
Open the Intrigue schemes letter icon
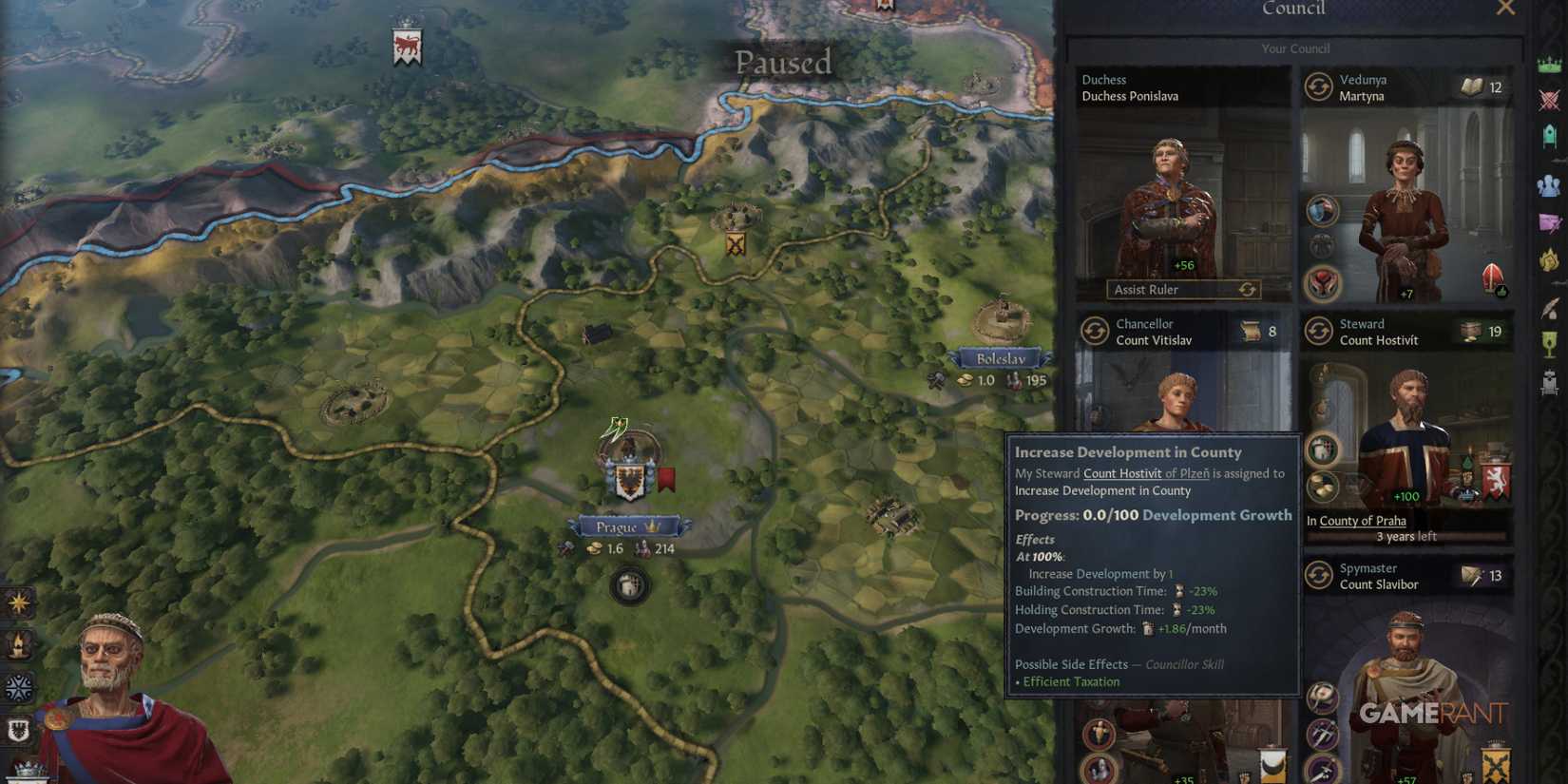point(1549,220)
